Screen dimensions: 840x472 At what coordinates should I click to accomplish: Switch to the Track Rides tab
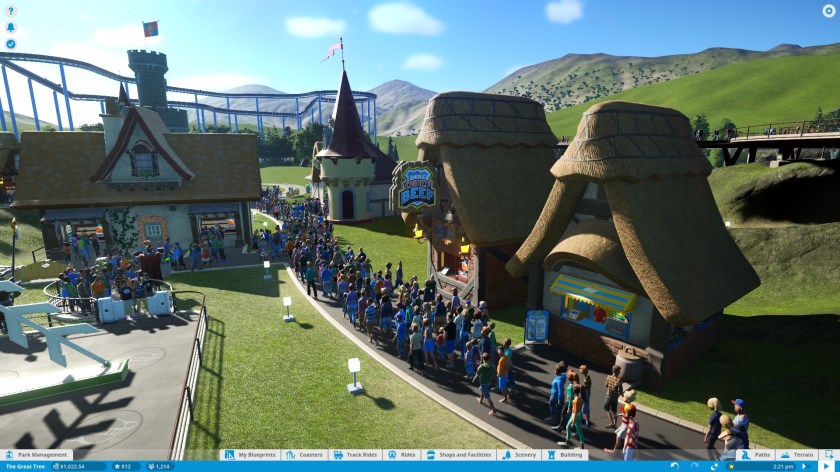point(357,455)
